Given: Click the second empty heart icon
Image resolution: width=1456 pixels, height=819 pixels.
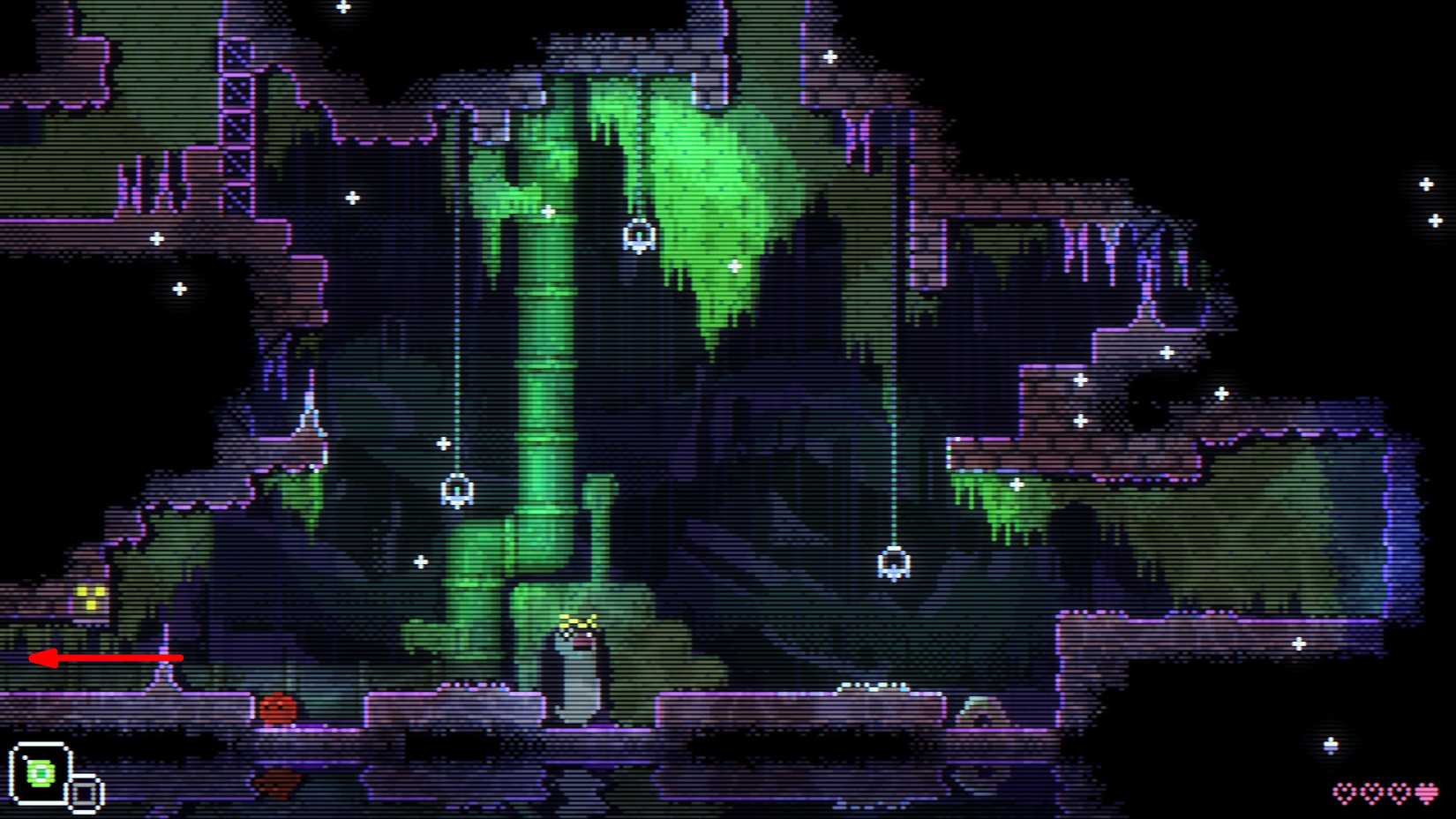Looking at the screenshot, I should click(1373, 790).
